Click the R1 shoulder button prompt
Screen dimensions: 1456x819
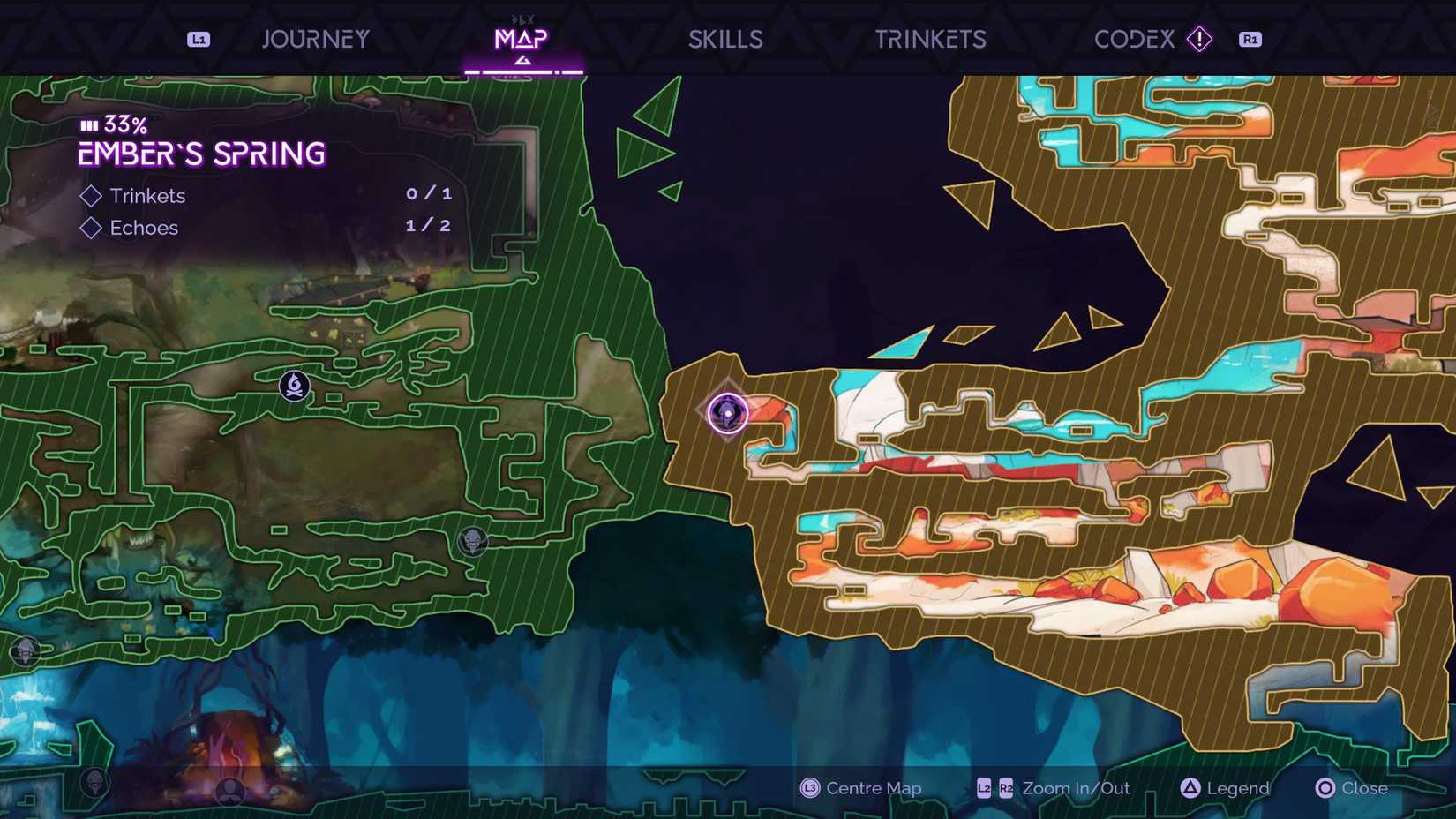point(1250,39)
